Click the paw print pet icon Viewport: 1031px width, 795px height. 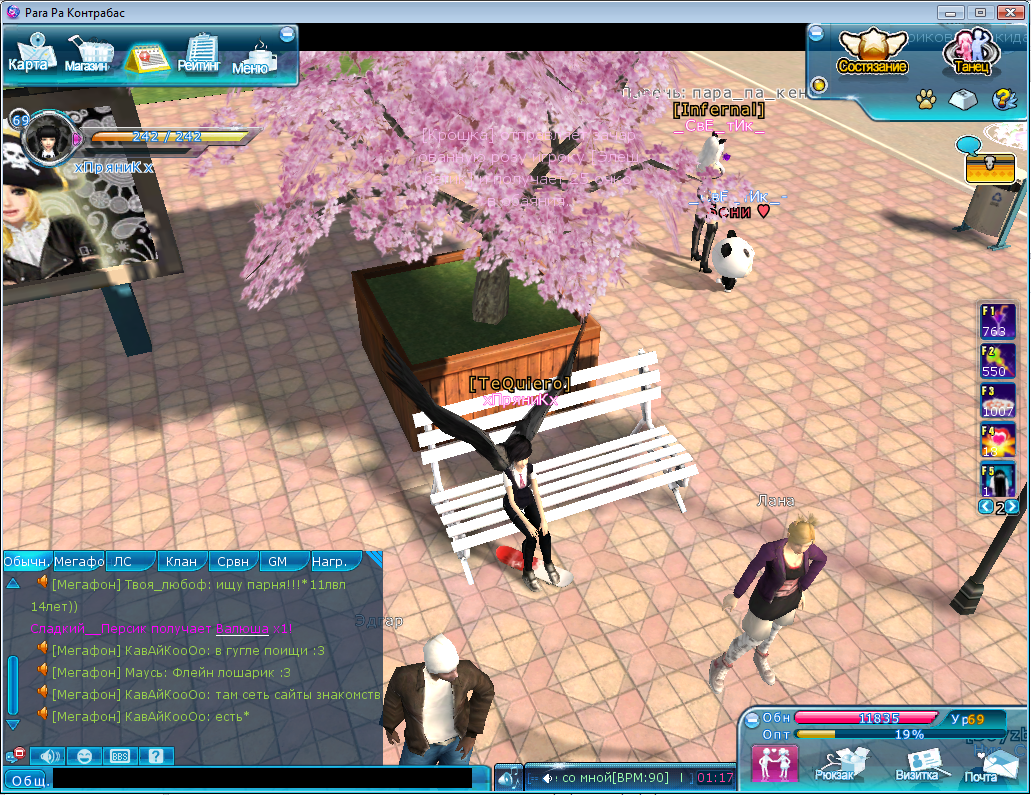pyautogui.click(x=926, y=100)
